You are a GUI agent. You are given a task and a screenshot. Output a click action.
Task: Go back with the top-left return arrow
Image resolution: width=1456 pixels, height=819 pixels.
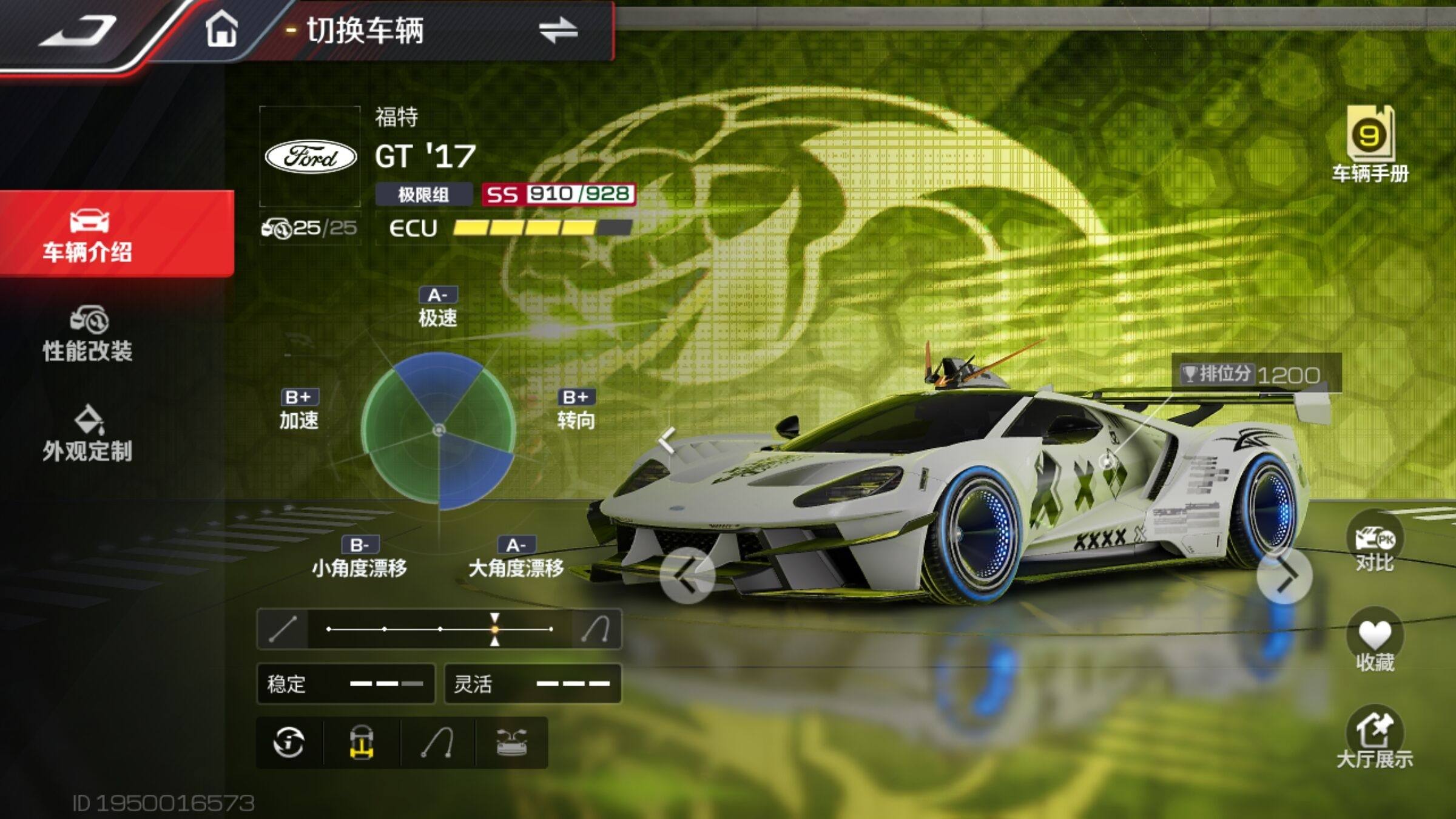point(78,30)
